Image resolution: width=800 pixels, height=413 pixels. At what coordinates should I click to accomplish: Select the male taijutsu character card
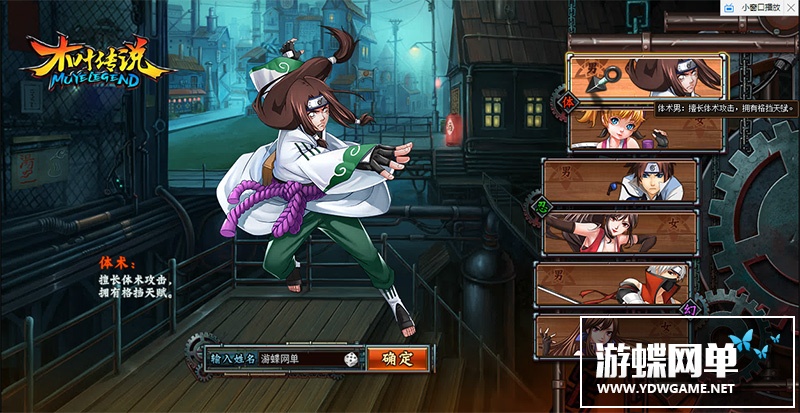647,74
